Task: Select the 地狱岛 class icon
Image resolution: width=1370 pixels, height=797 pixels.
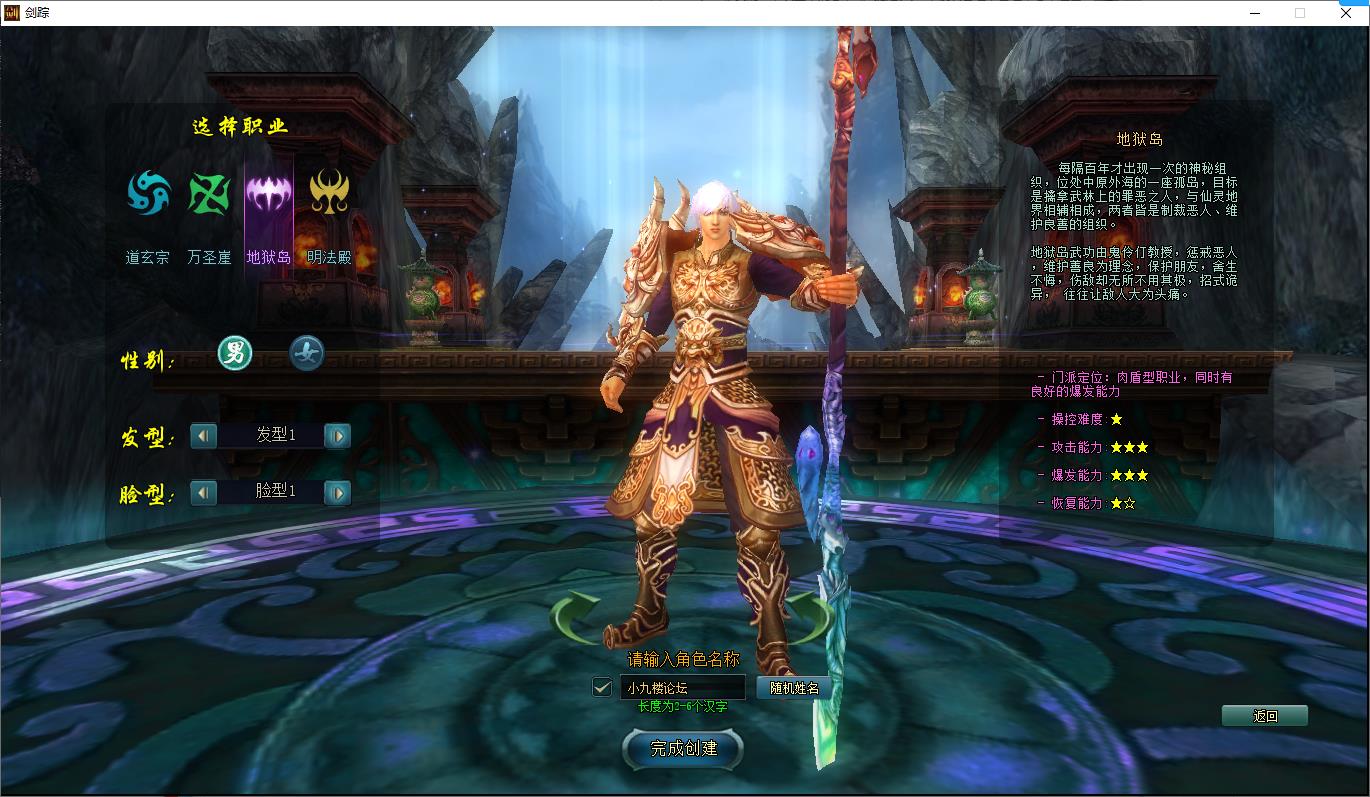Action: (x=271, y=192)
